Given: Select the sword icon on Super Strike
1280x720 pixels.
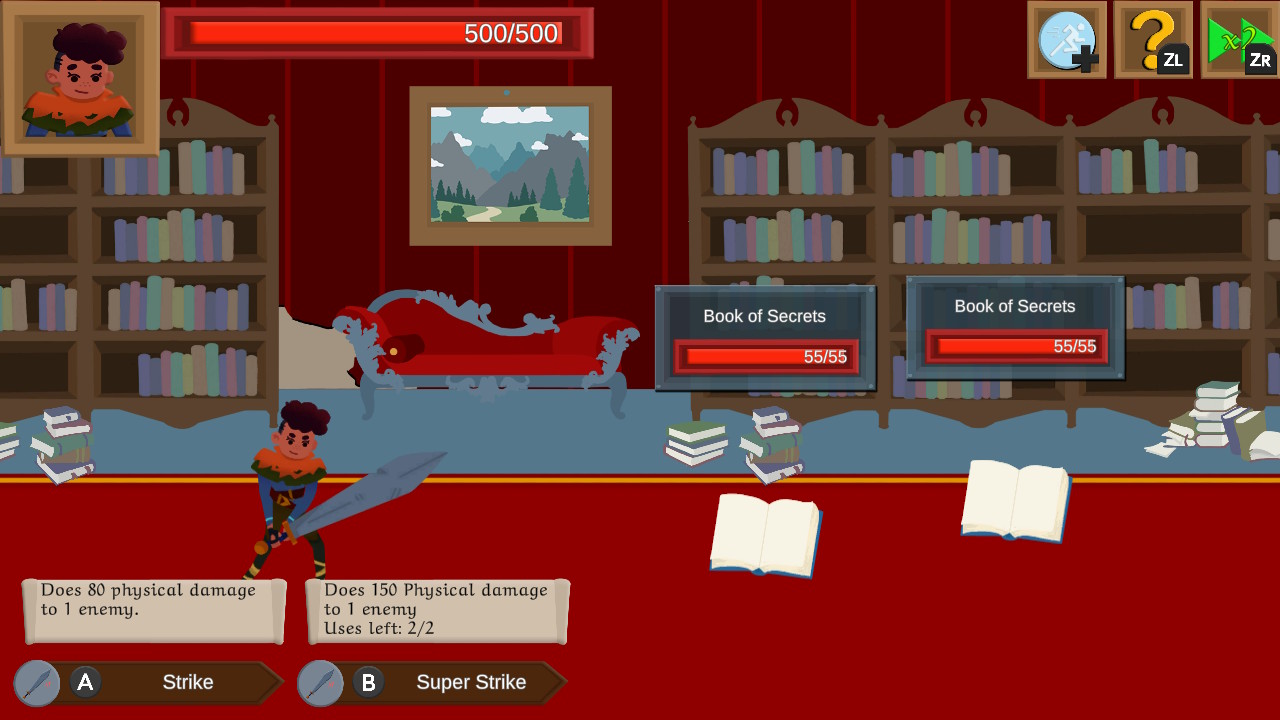Looking at the screenshot, I should [x=321, y=683].
